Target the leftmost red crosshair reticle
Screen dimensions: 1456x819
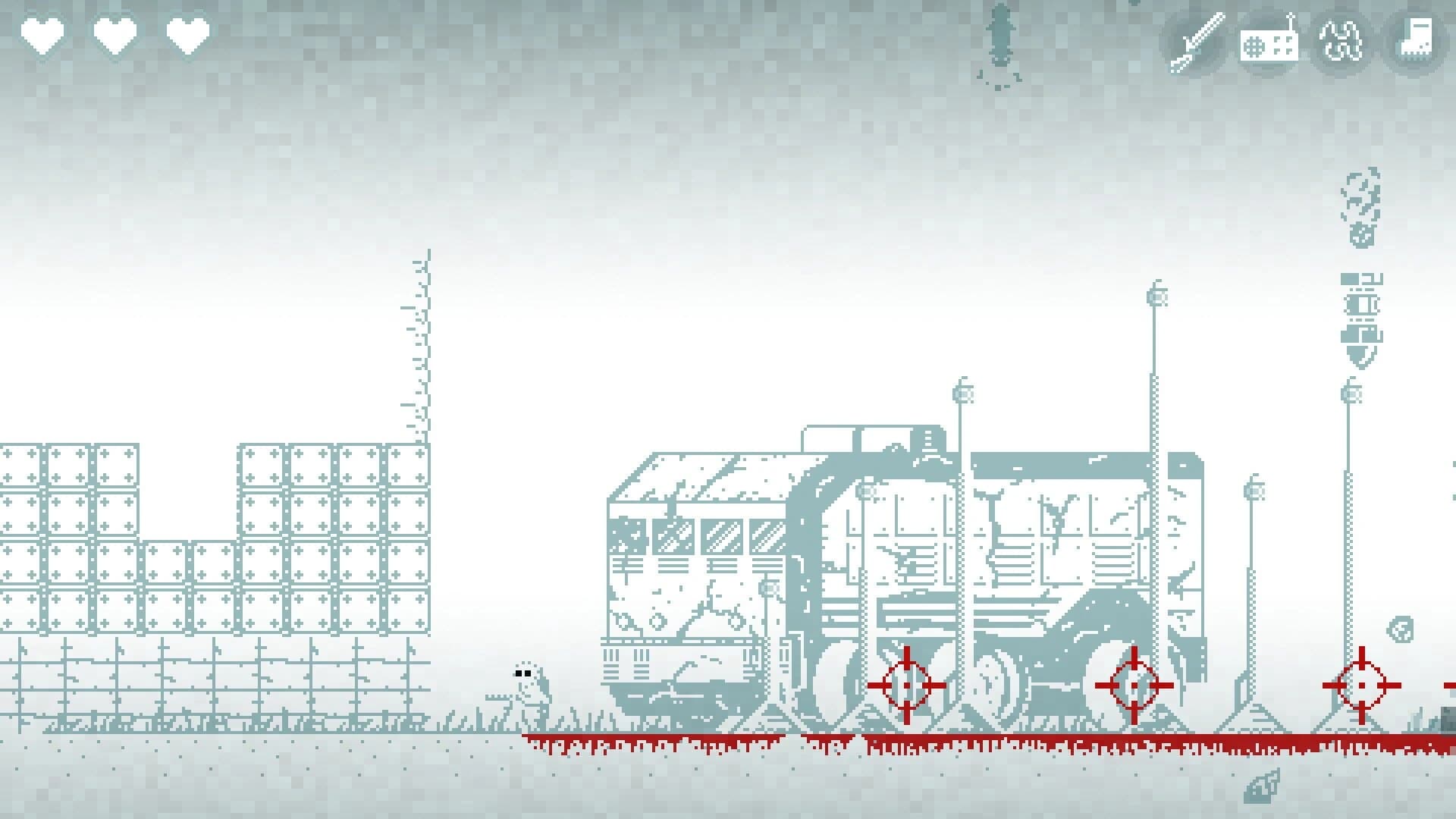tap(908, 686)
